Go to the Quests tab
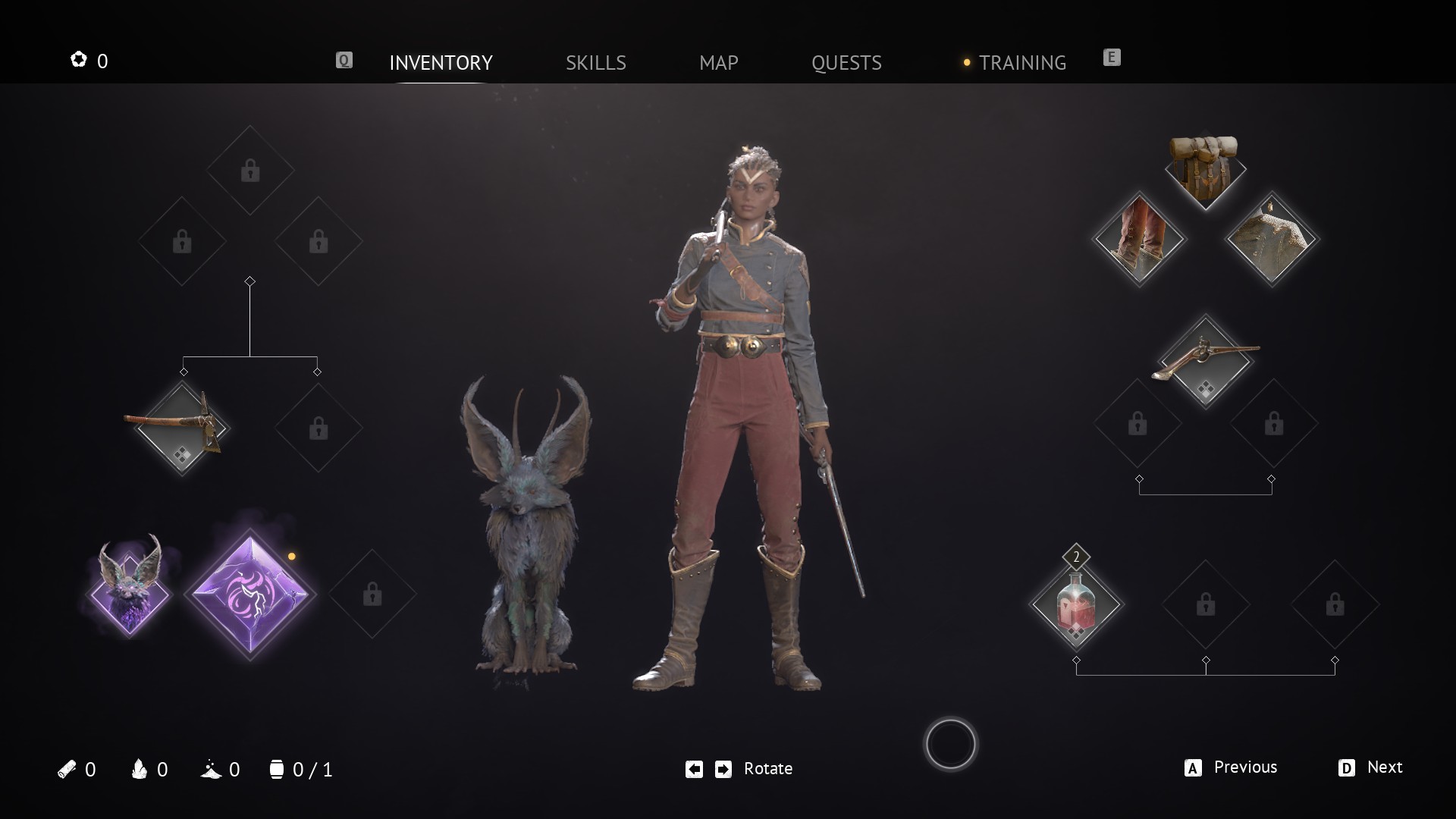 coord(846,62)
